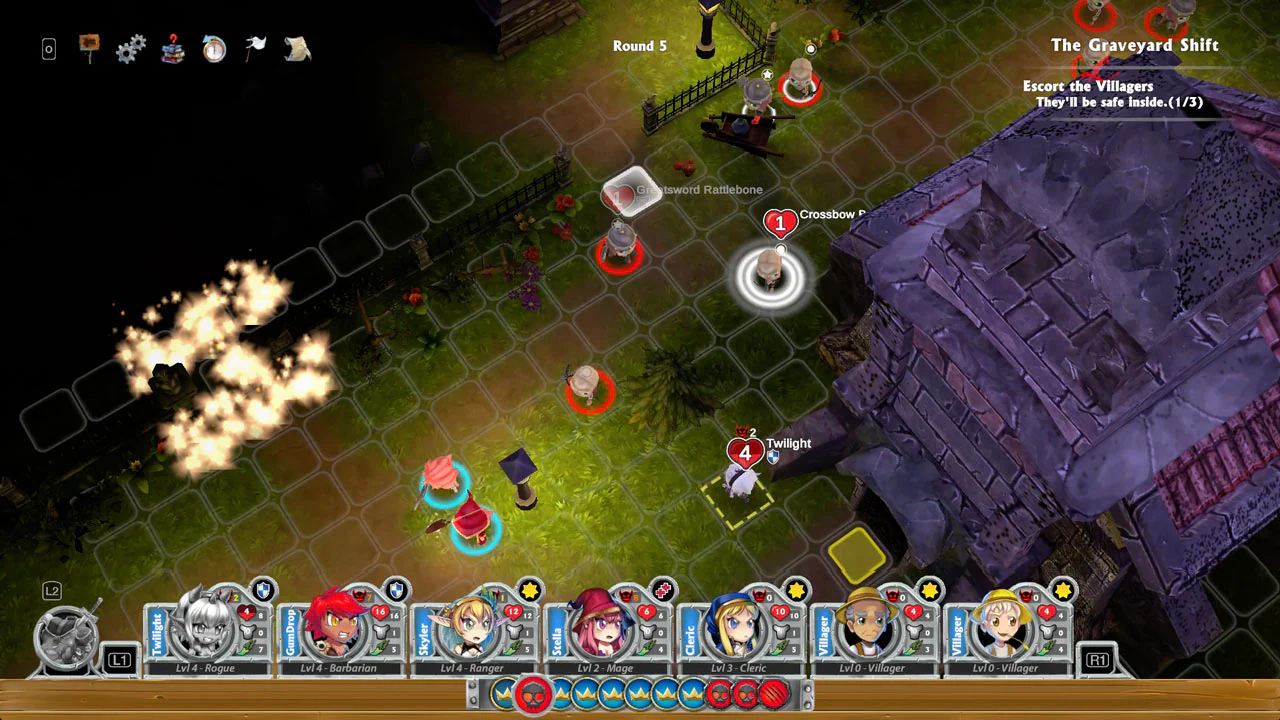Click the white surrender flag icon
This screenshot has width=1280, height=720.
[x=256, y=45]
